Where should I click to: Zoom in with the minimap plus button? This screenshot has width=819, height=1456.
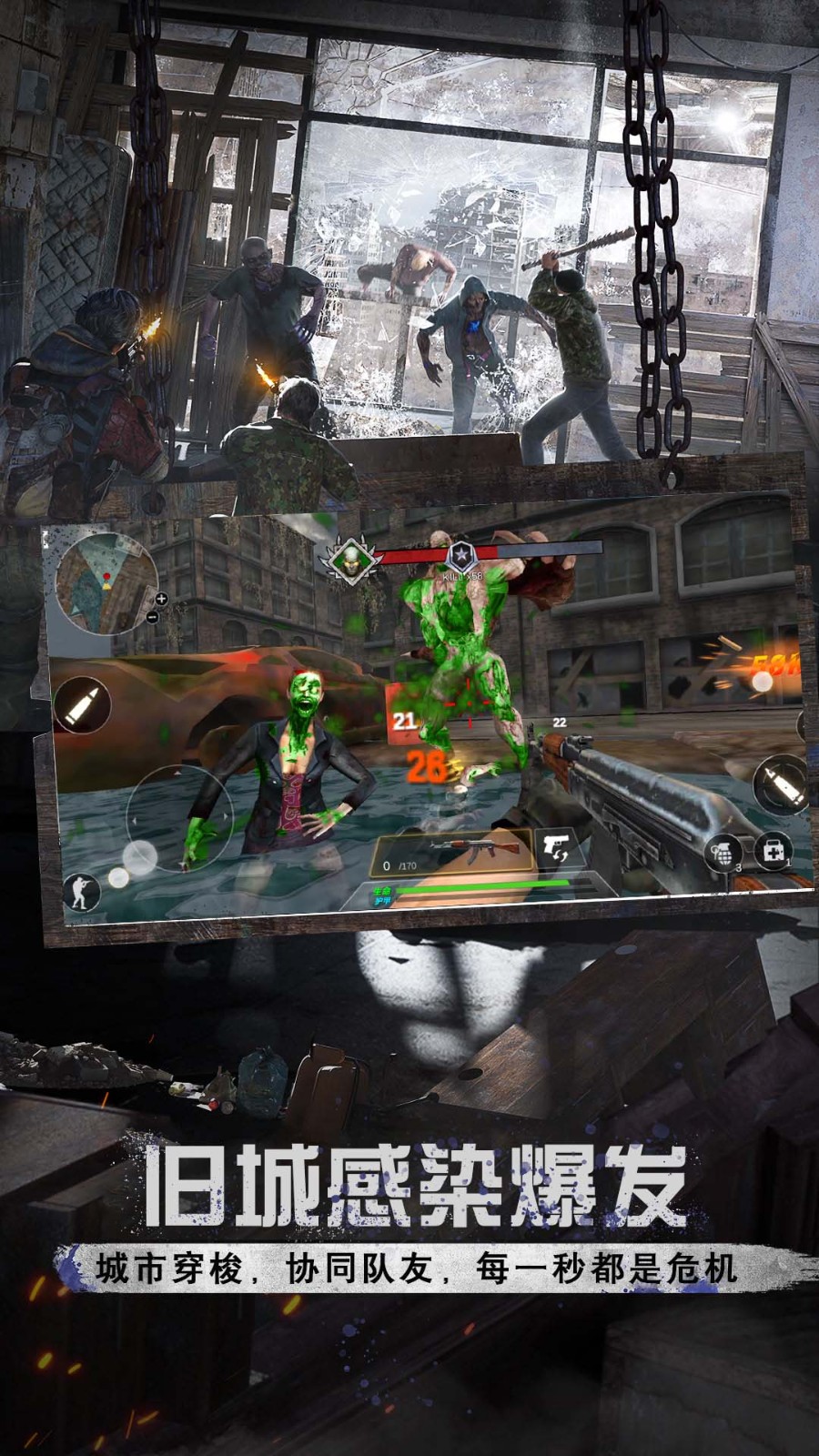161,599
